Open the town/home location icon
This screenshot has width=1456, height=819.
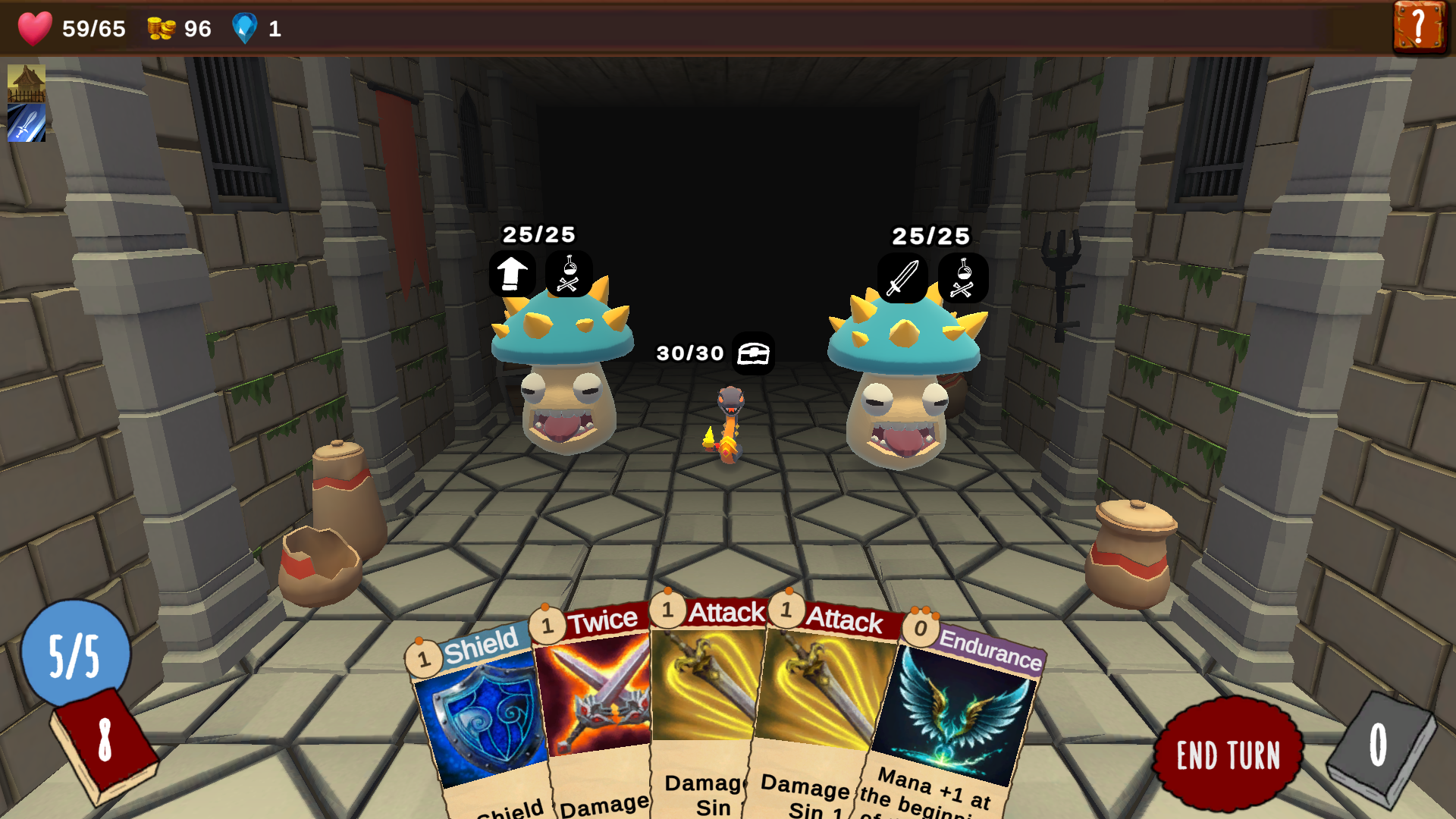[x=25, y=83]
